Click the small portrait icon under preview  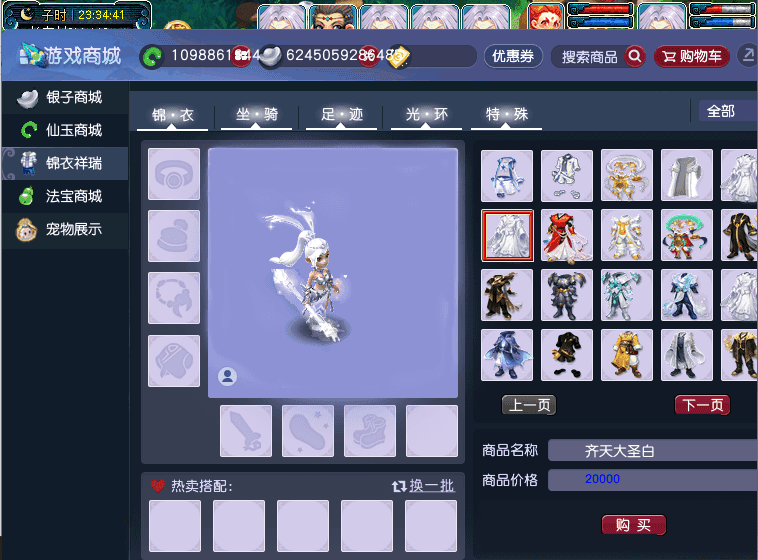(x=227, y=376)
